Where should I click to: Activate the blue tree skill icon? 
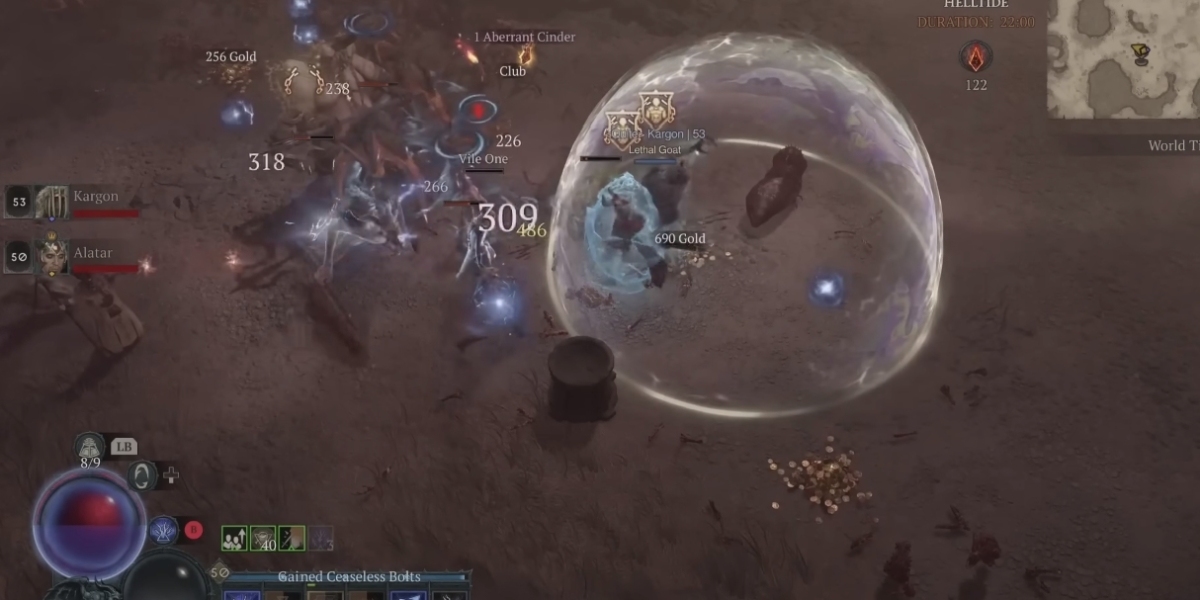coord(163,530)
